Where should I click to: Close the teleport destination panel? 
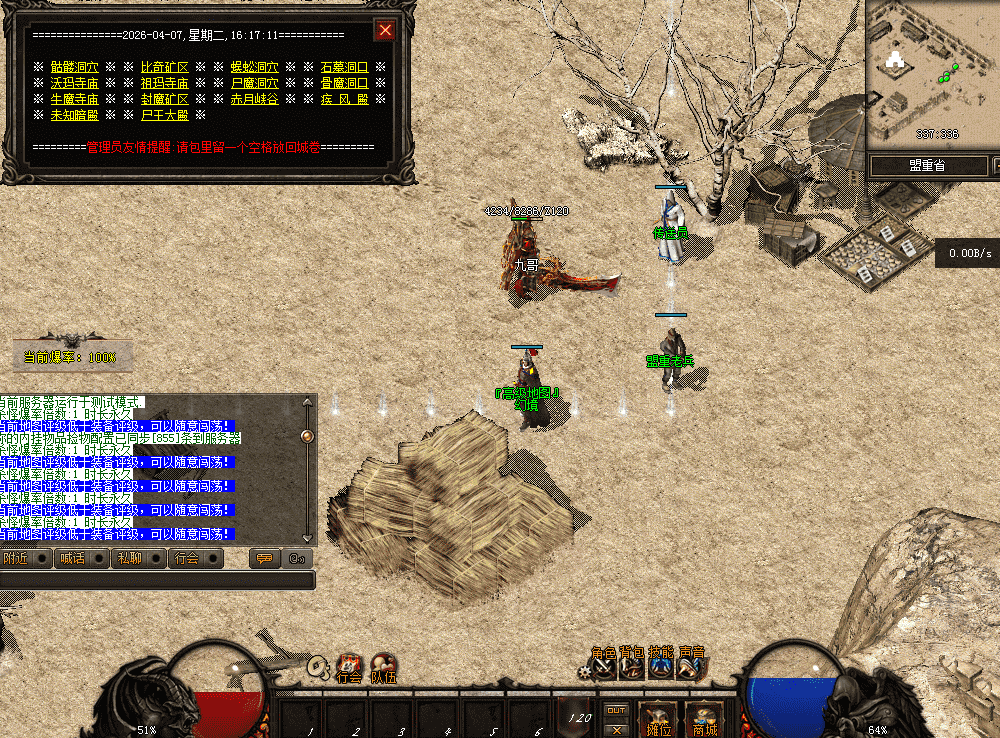385,31
